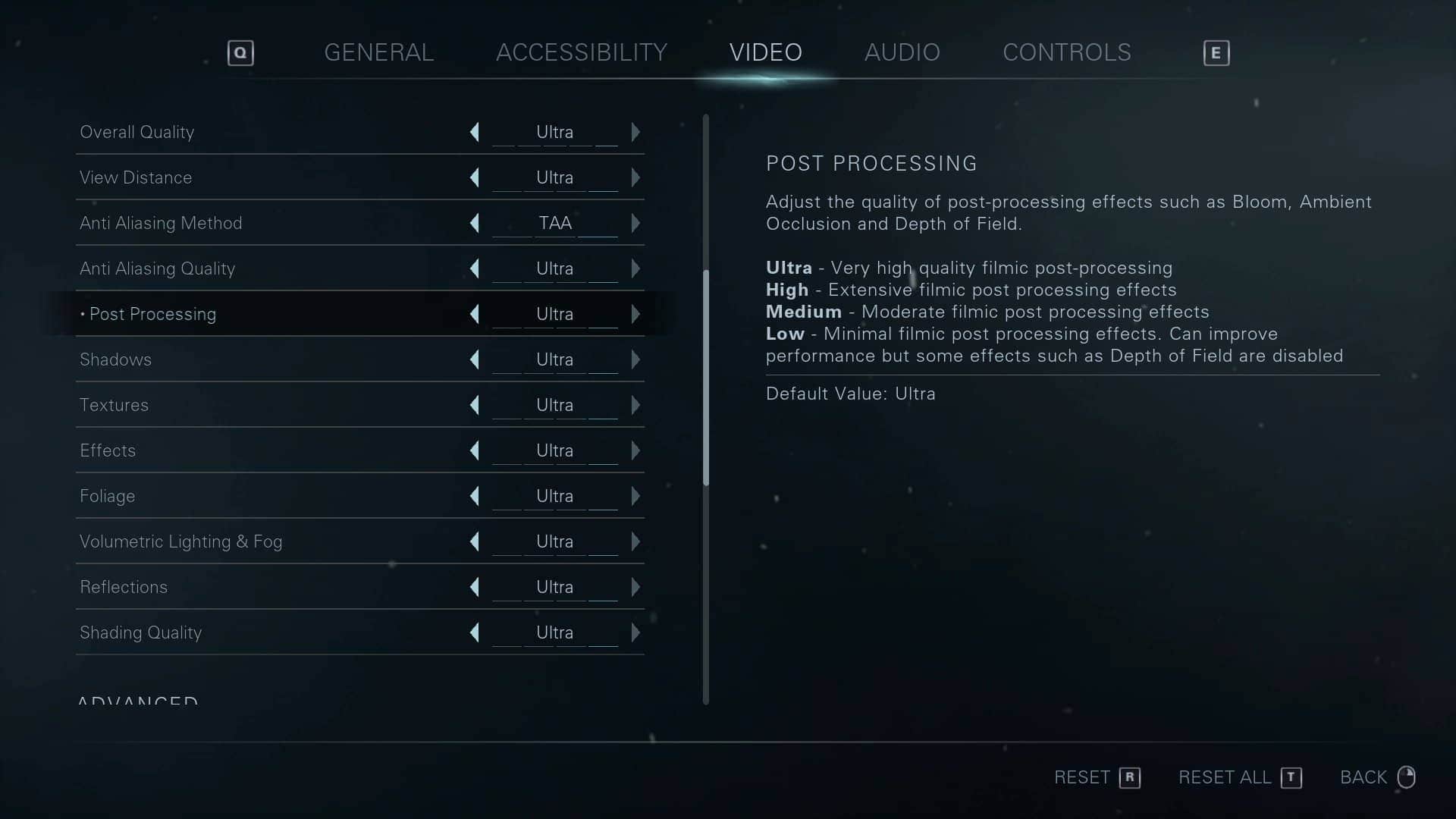The image size is (1456, 819).
Task: Lower Post Processing using its left arrow
Action: [475, 314]
